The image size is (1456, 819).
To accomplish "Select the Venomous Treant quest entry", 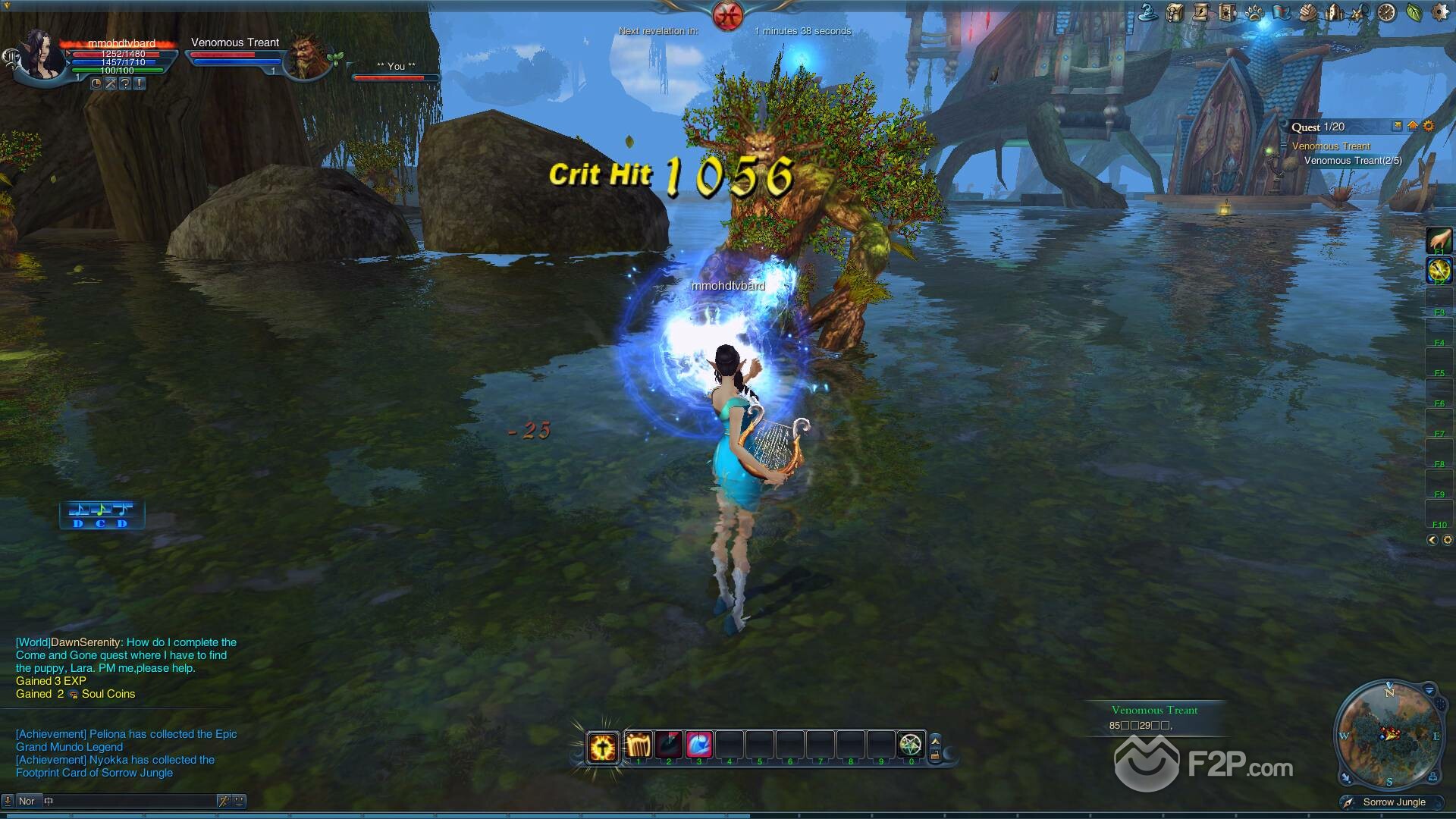I will point(1331,146).
